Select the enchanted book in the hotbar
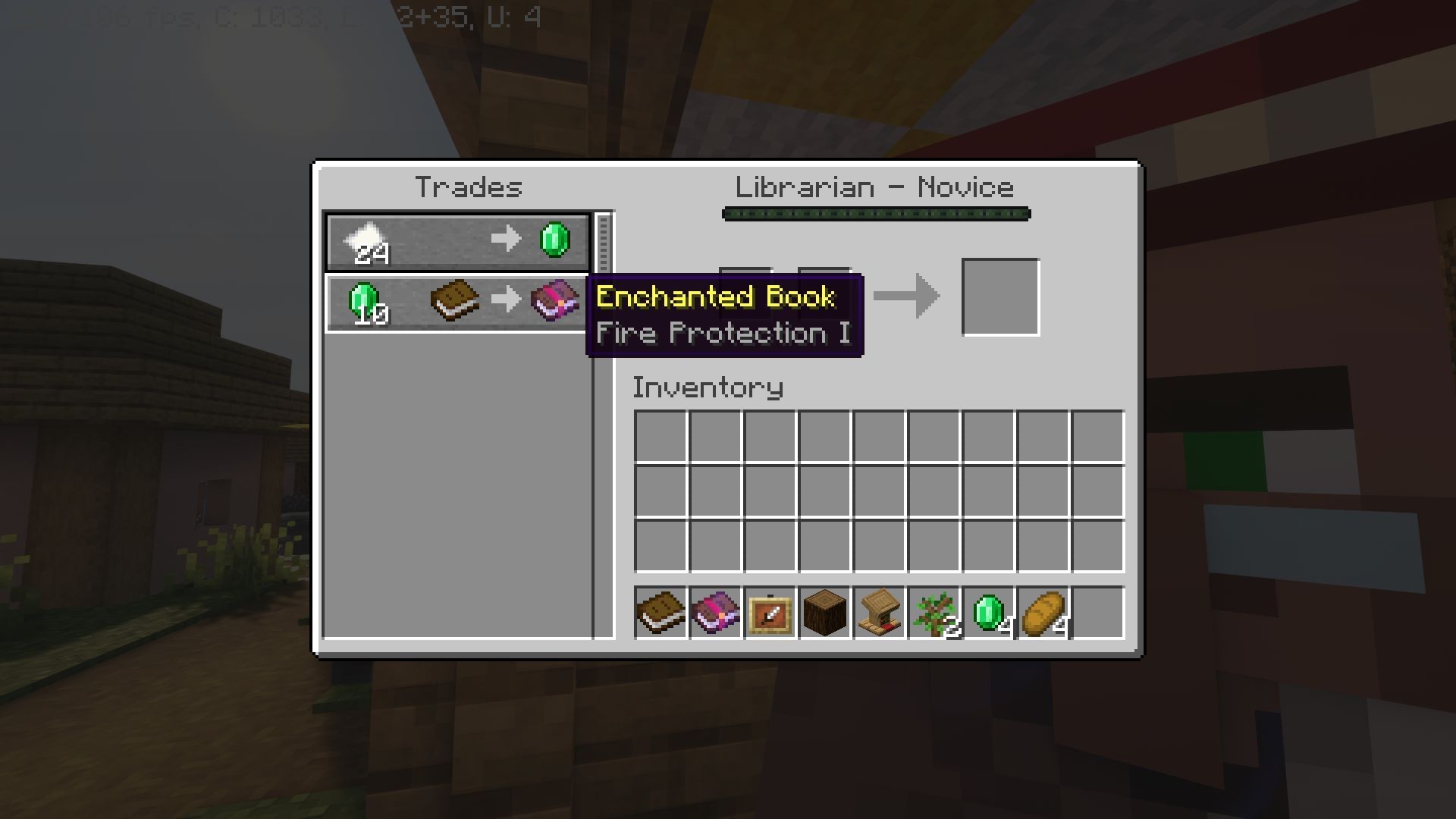The image size is (1456, 819). click(x=715, y=614)
